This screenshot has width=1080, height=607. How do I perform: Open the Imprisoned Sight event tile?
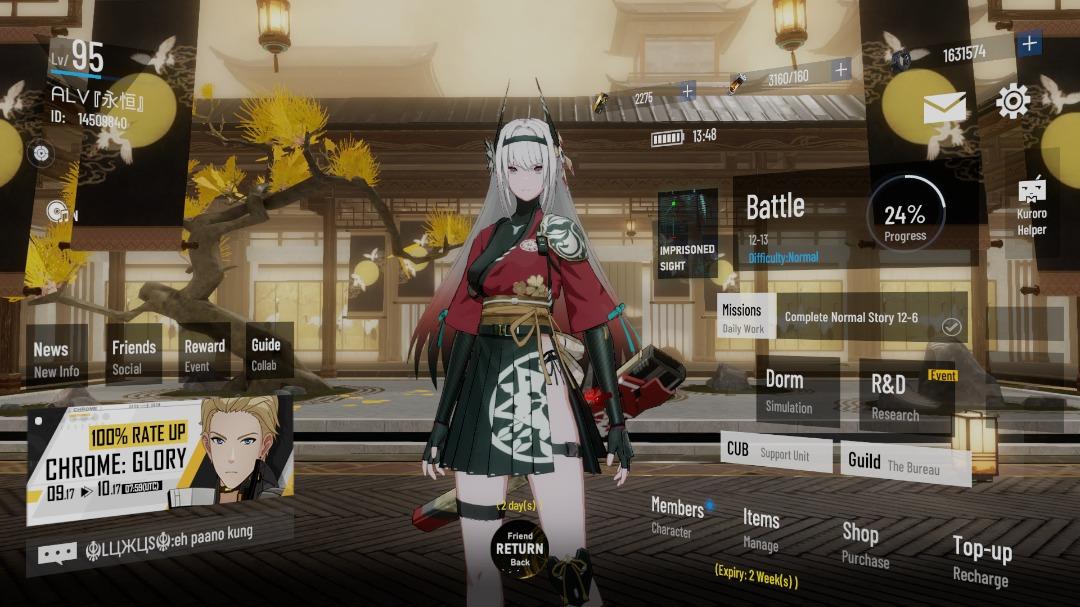[x=687, y=233]
